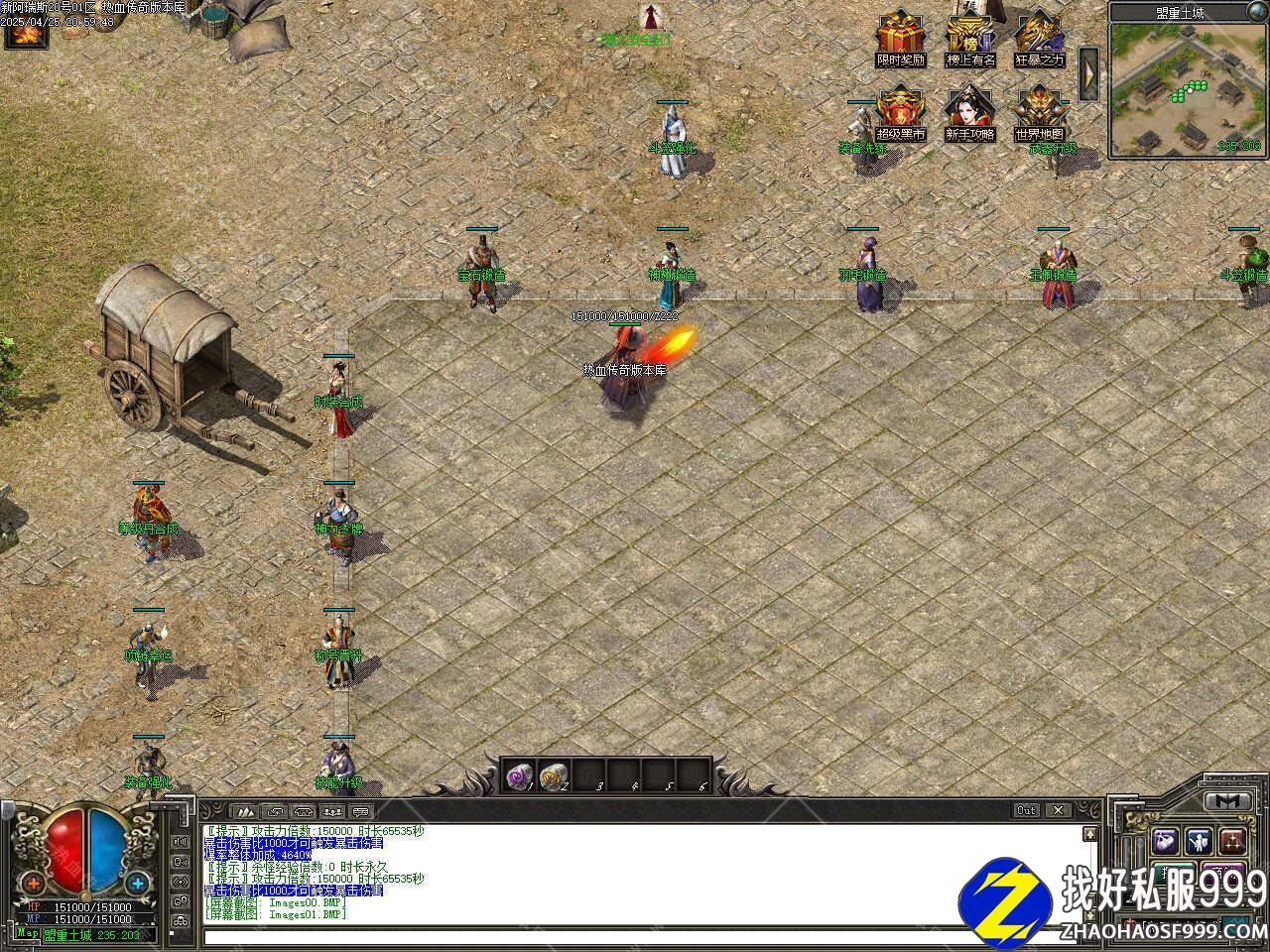Click the 盟重土城 minimap
Viewport: 1270px width, 952px height.
point(1188,89)
